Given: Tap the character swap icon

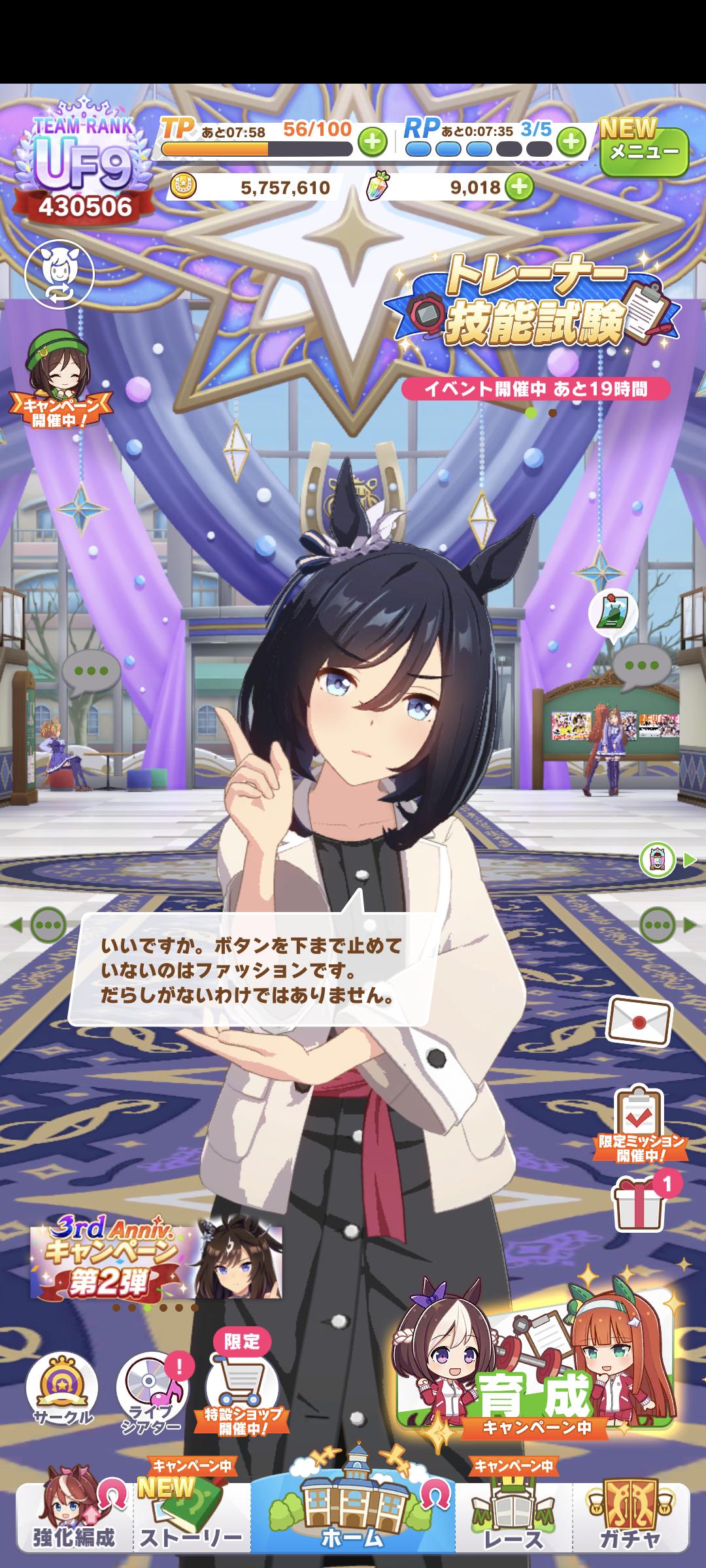Looking at the screenshot, I should (x=59, y=274).
